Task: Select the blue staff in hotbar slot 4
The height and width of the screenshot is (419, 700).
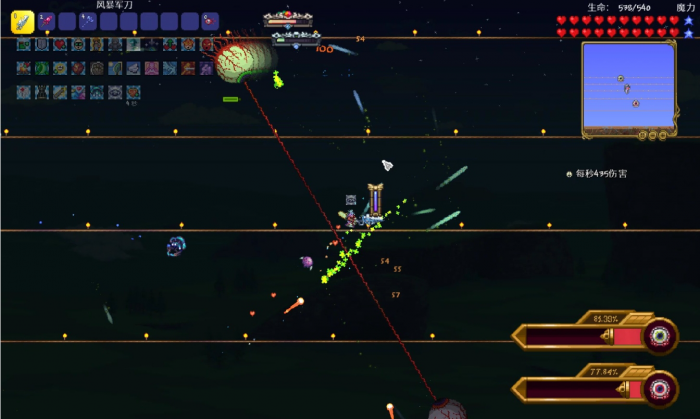Action: [89, 20]
